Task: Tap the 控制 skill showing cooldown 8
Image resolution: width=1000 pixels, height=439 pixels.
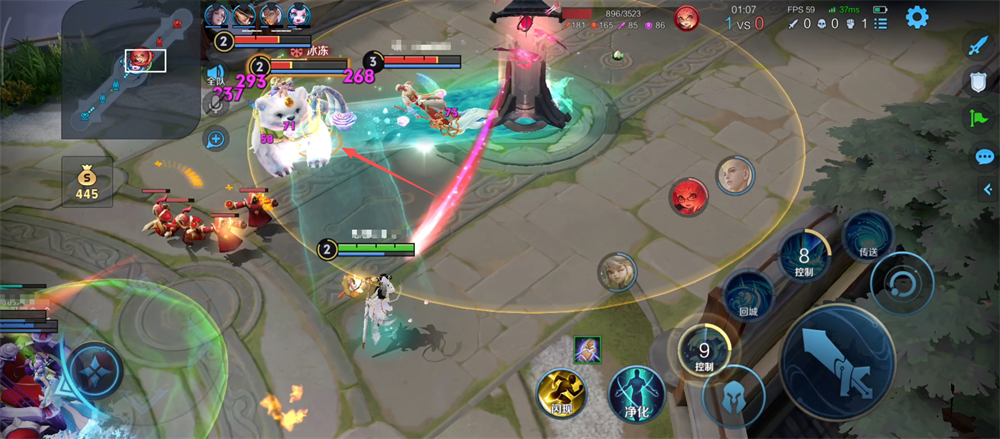Action: 805,258
